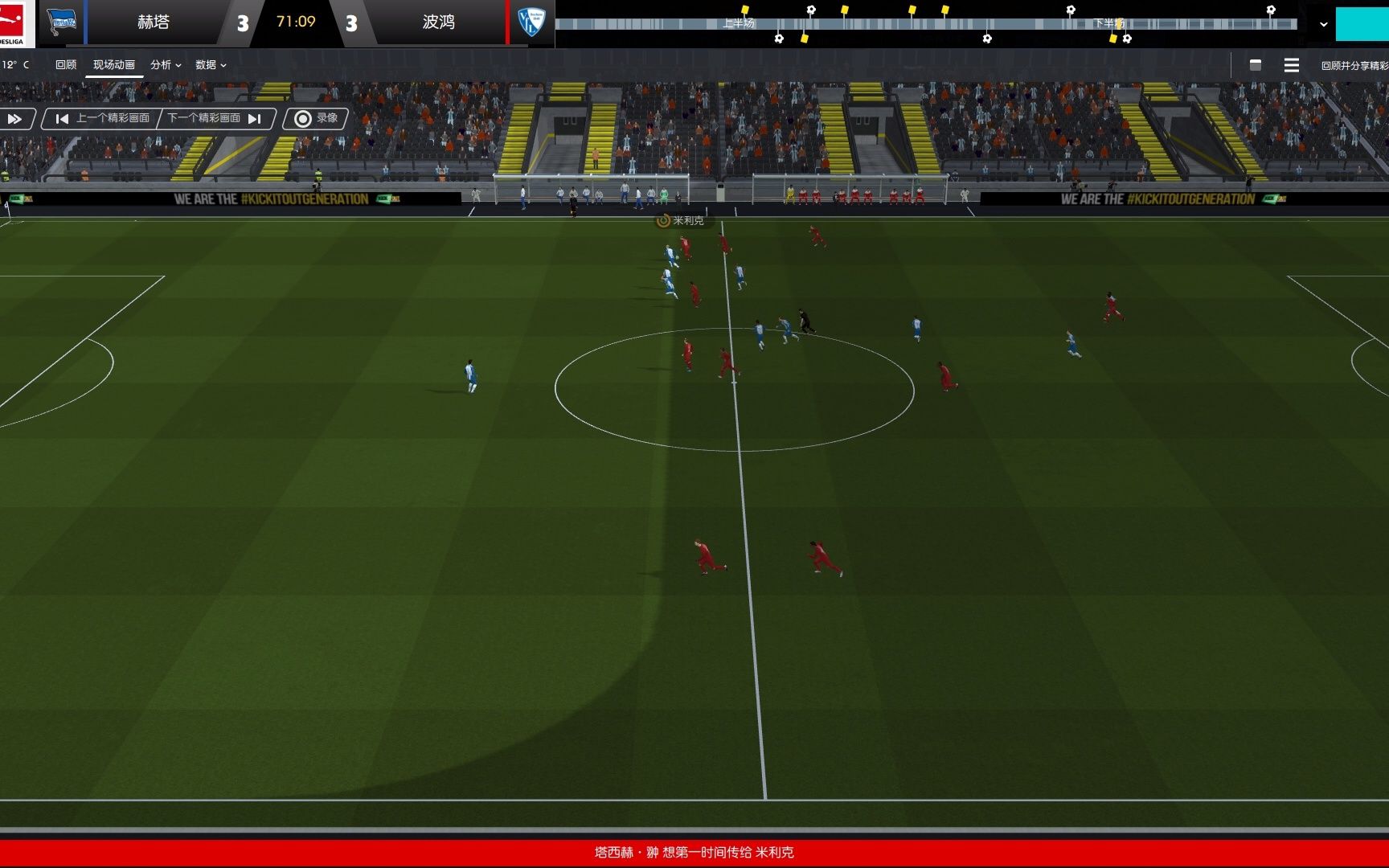Click the cyan button beside the timeline

pos(1362,24)
